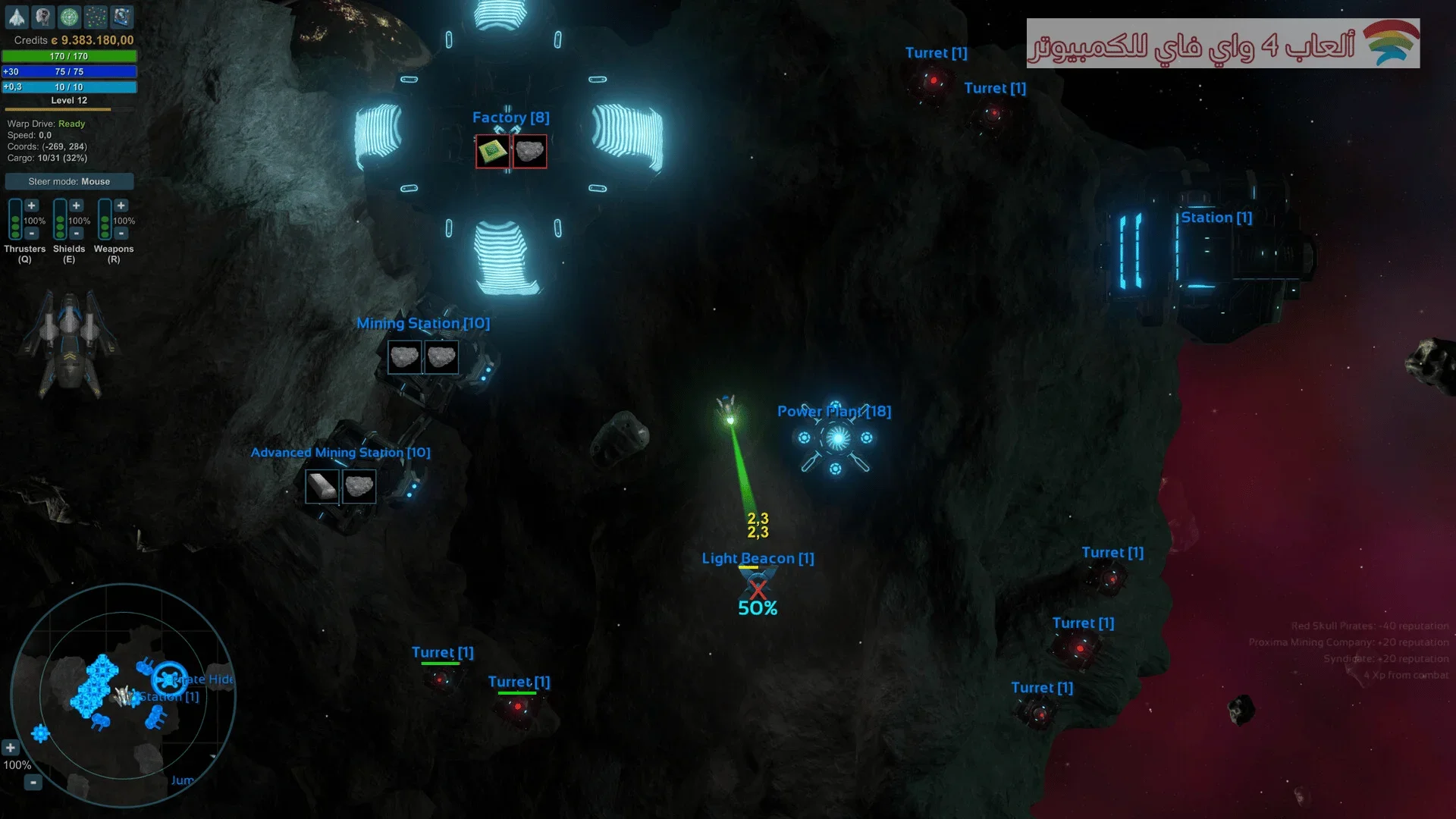1456x819 pixels.
Task: Click the Arabic watermark banner logo
Action: 1222,44
